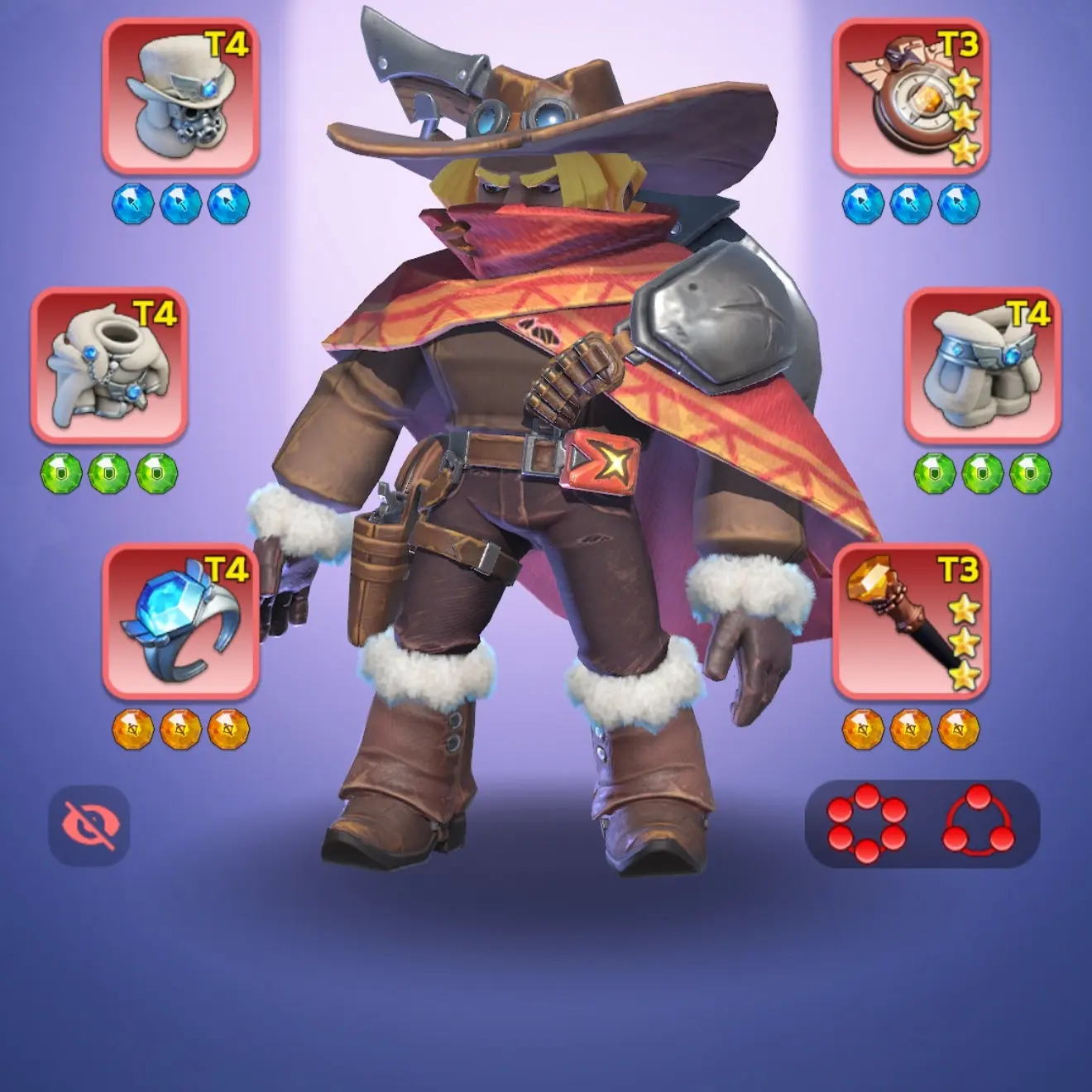Toggle the crossed-out eye visibility button
Screen dimensions: 1092x1092
(89, 825)
